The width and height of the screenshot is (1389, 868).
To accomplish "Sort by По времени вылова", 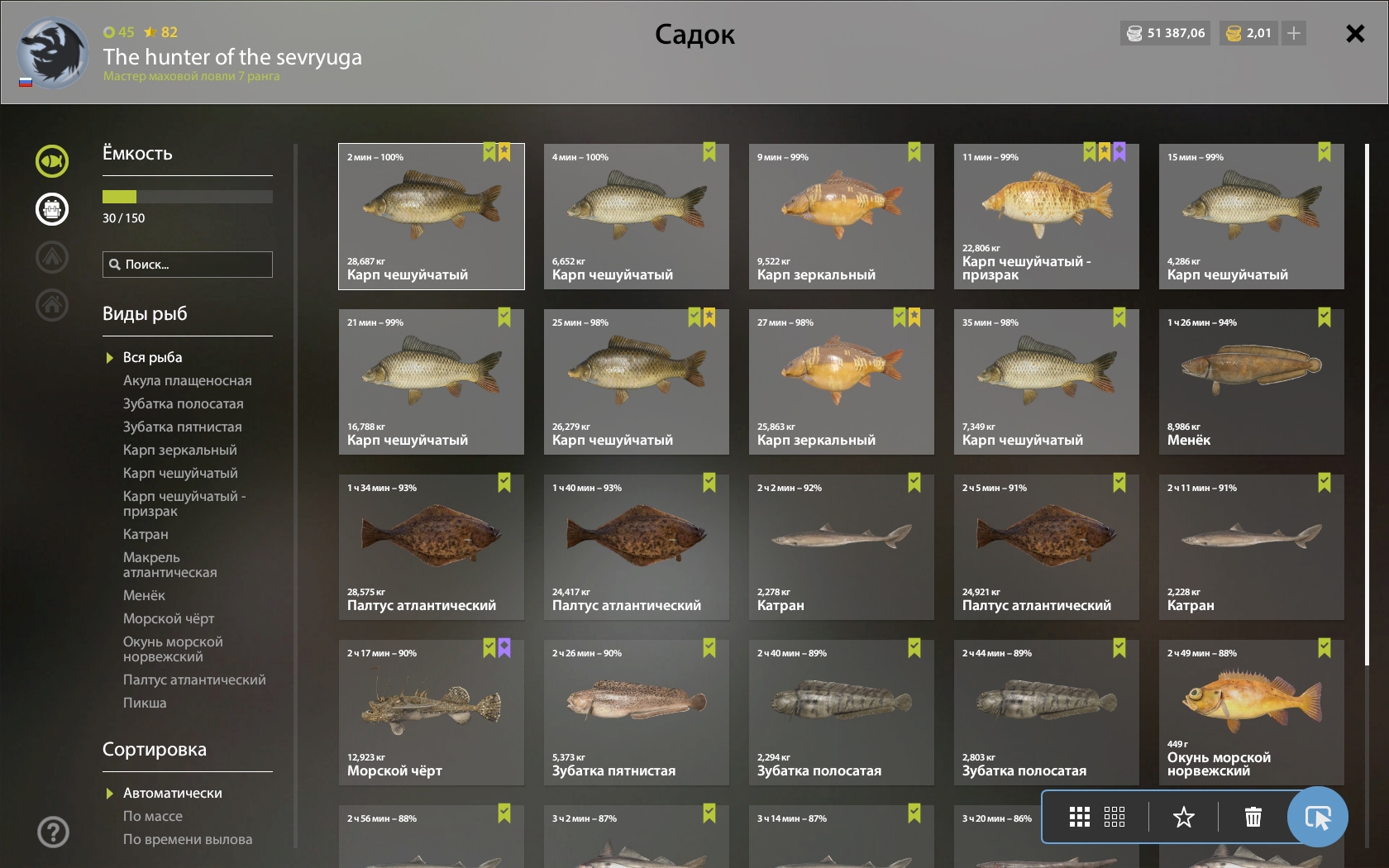I will tap(188, 839).
